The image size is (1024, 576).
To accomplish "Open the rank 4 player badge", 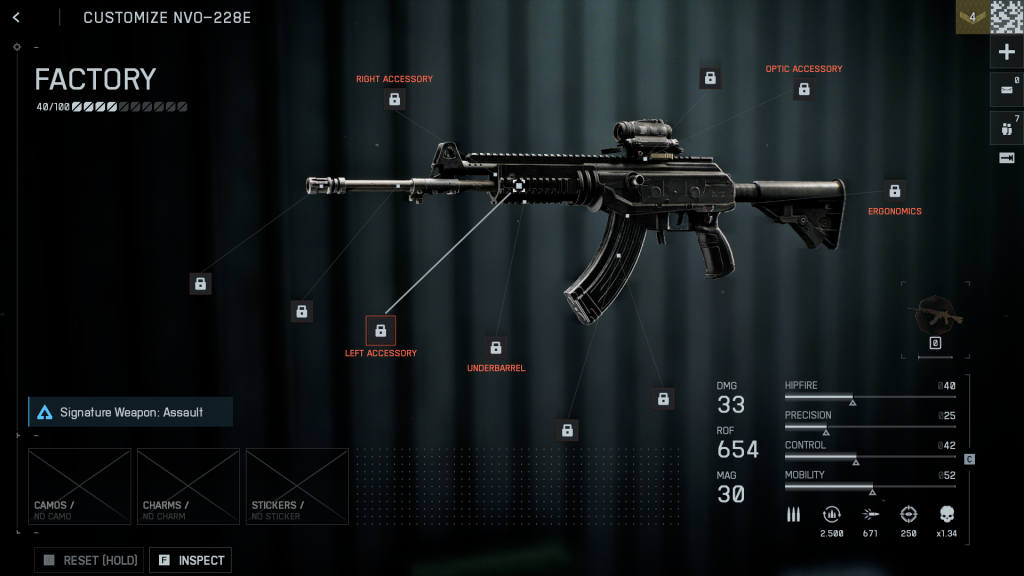I will pyautogui.click(x=972, y=17).
